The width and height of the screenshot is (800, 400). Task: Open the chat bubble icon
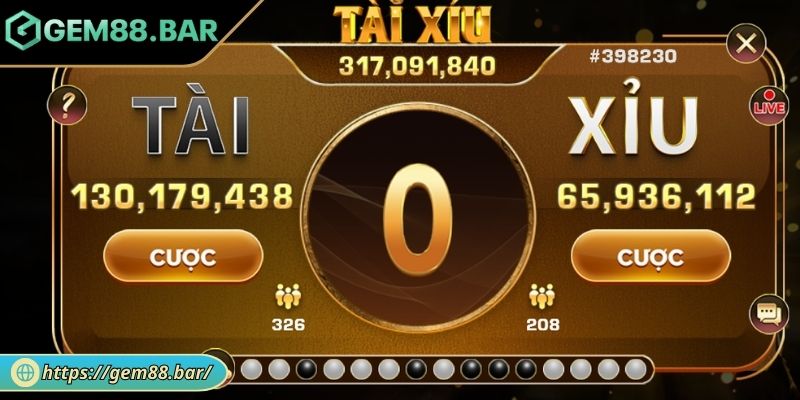click(768, 316)
